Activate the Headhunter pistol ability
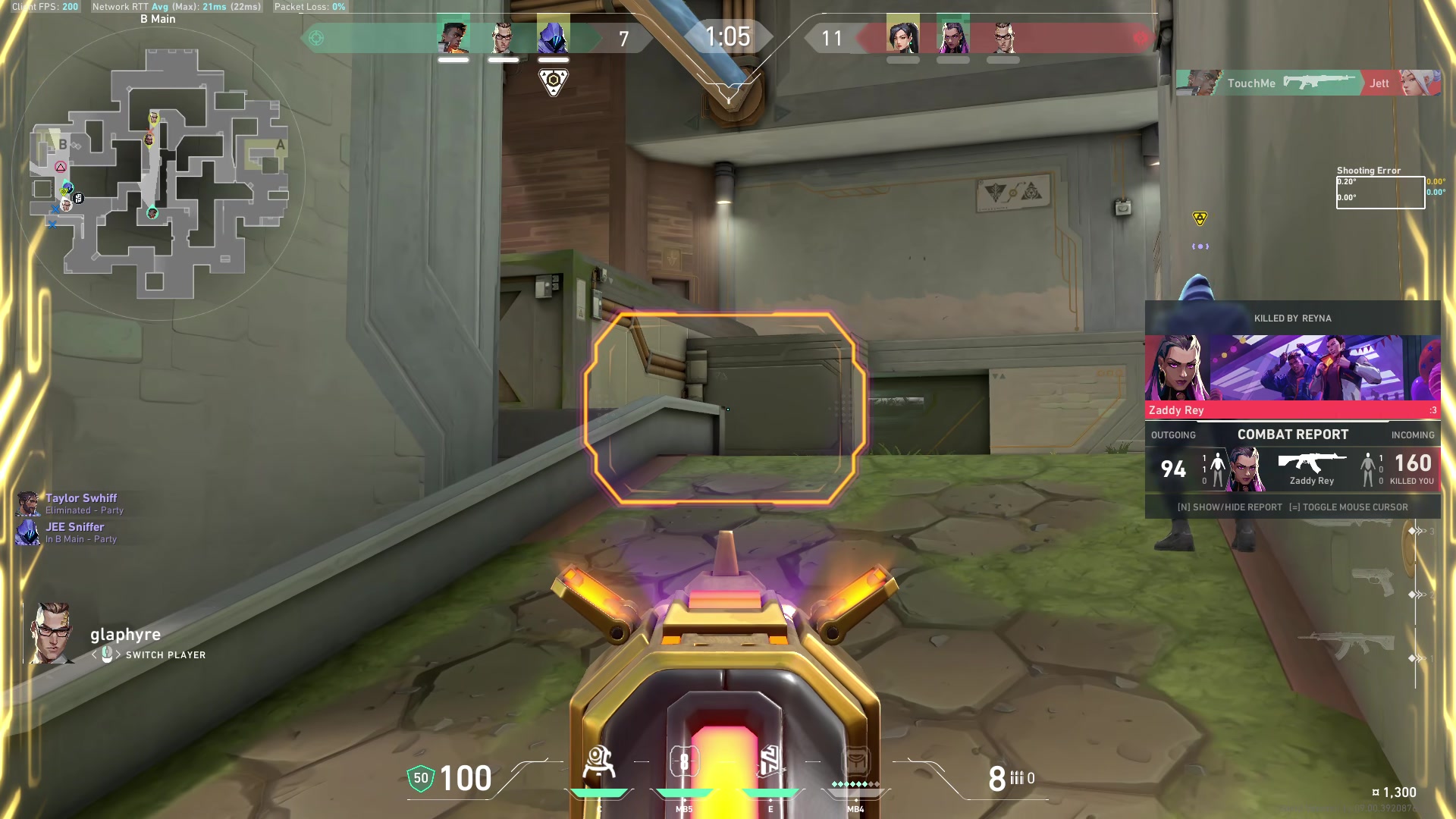The width and height of the screenshot is (1456, 819). (x=684, y=763)
